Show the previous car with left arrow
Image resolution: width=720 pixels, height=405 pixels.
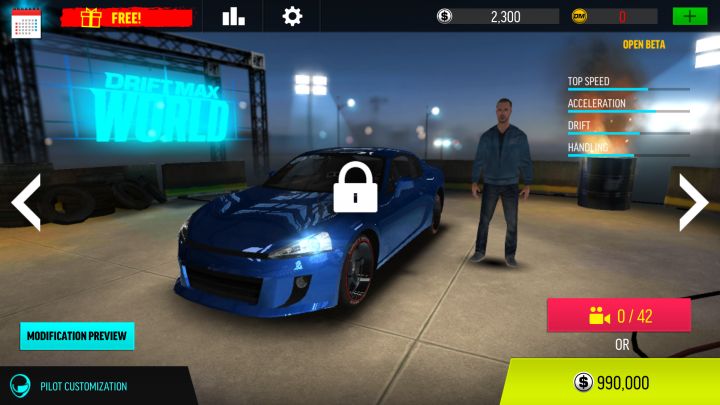[x=25, y=203]
